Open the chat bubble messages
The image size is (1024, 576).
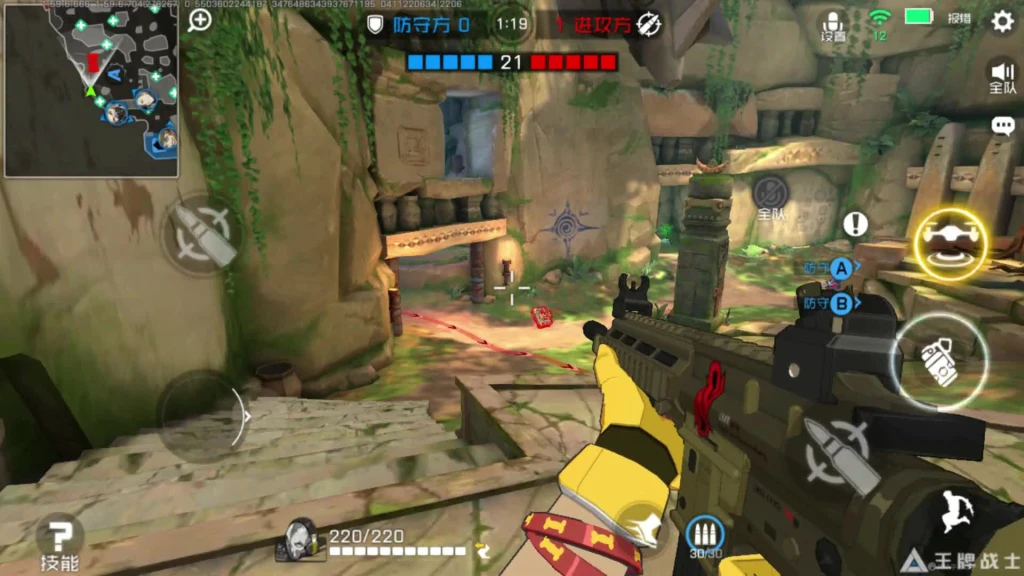click(x=1002, y=126)
